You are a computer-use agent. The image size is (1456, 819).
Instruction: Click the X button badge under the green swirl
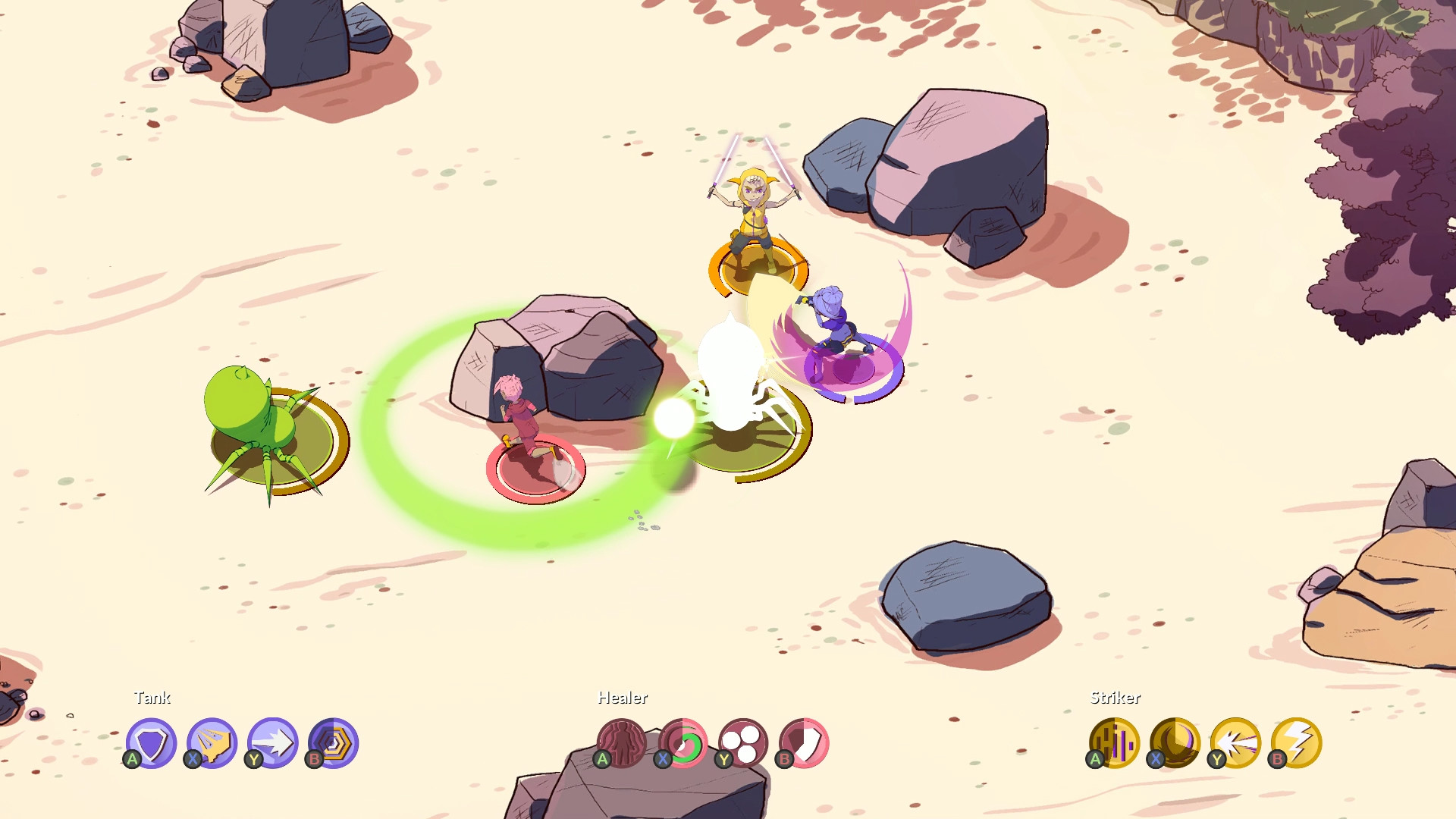click(x=663, y=758)
